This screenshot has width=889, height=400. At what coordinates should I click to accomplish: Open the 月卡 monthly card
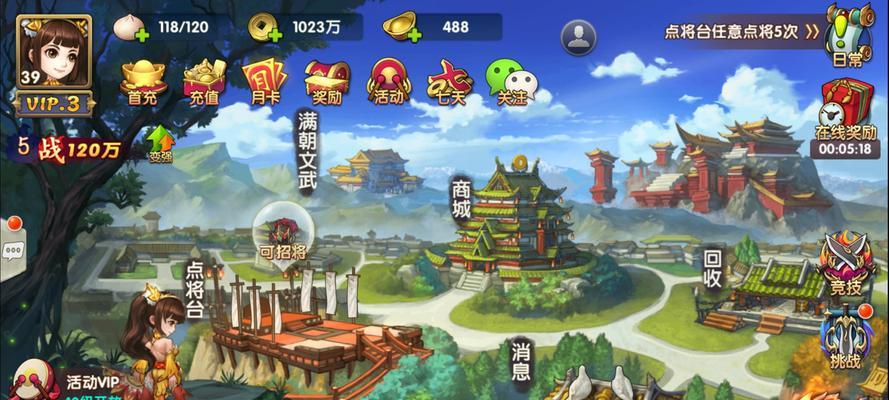pyautogui.click(x=264, y=80)
